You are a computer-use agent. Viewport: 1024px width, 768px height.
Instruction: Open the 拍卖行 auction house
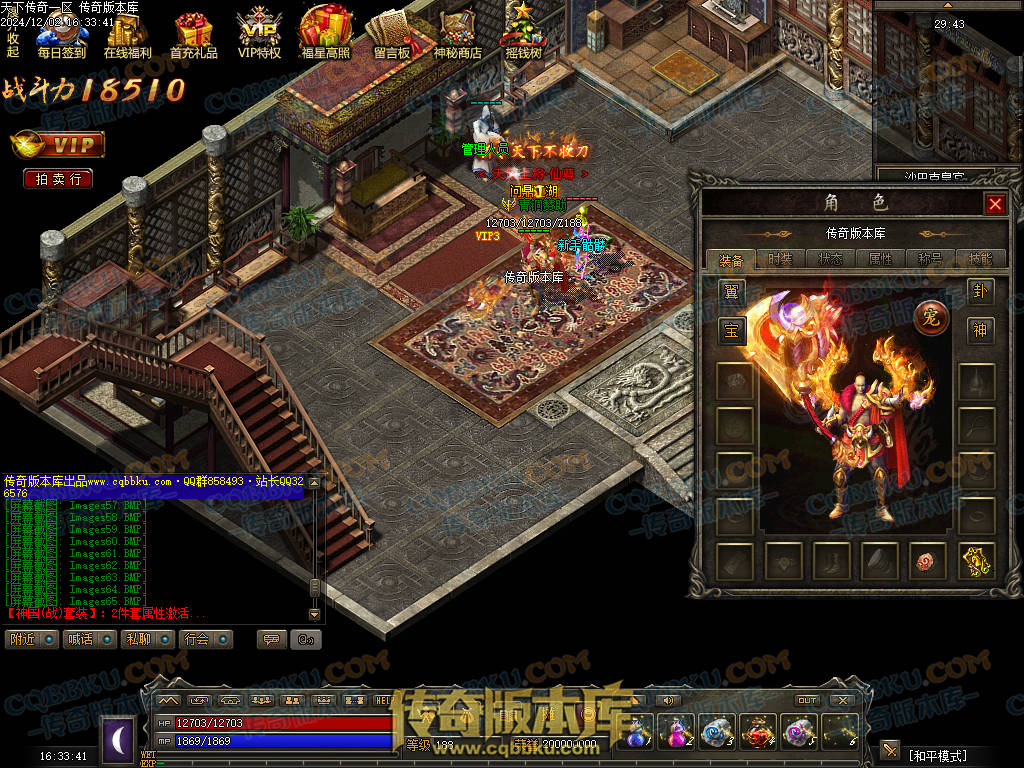click(58, 179)
